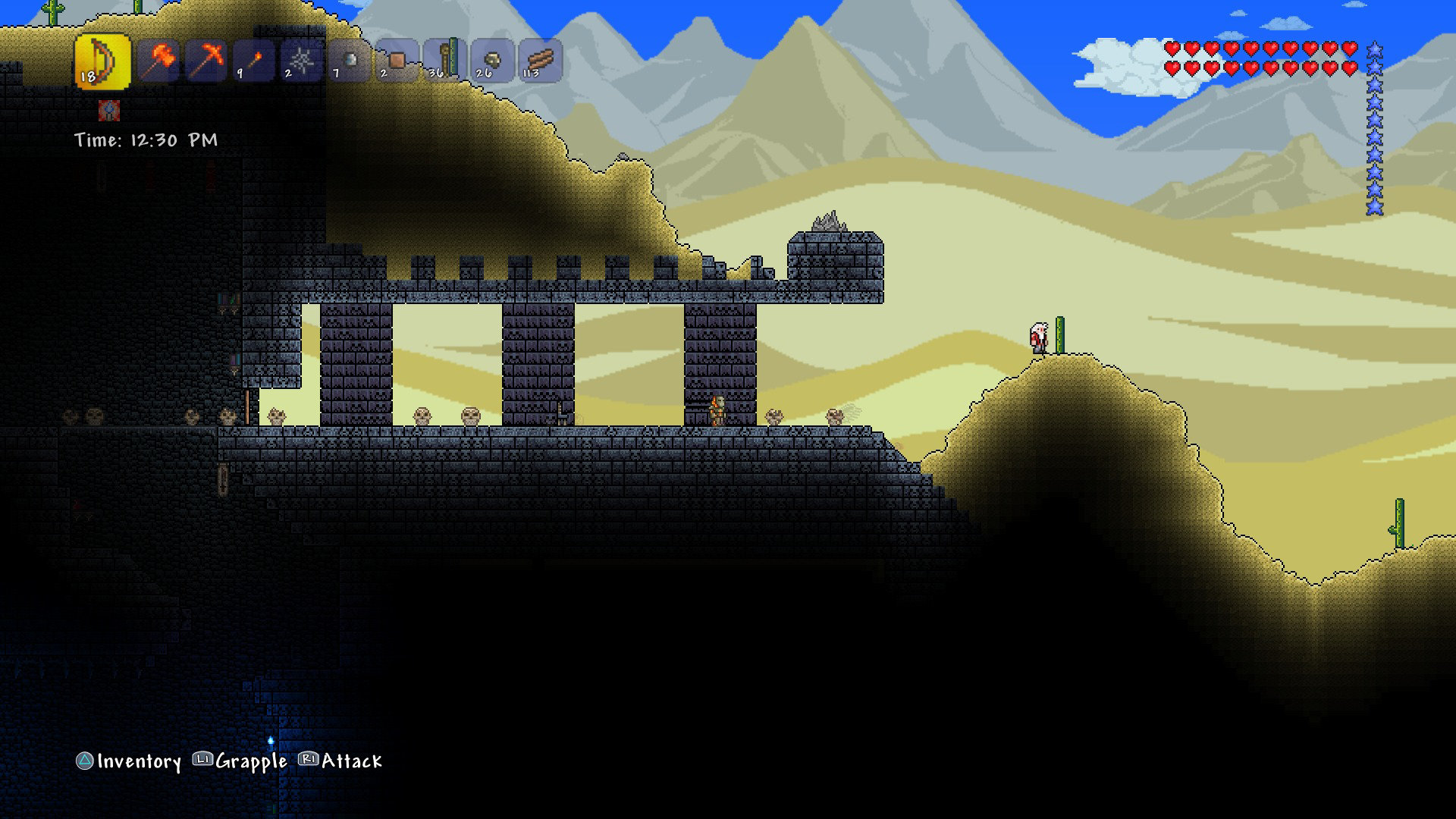This screenshot has height=819, width=1456.
Task: Select the grey ore stack of 7
Action: click(350, 61)
